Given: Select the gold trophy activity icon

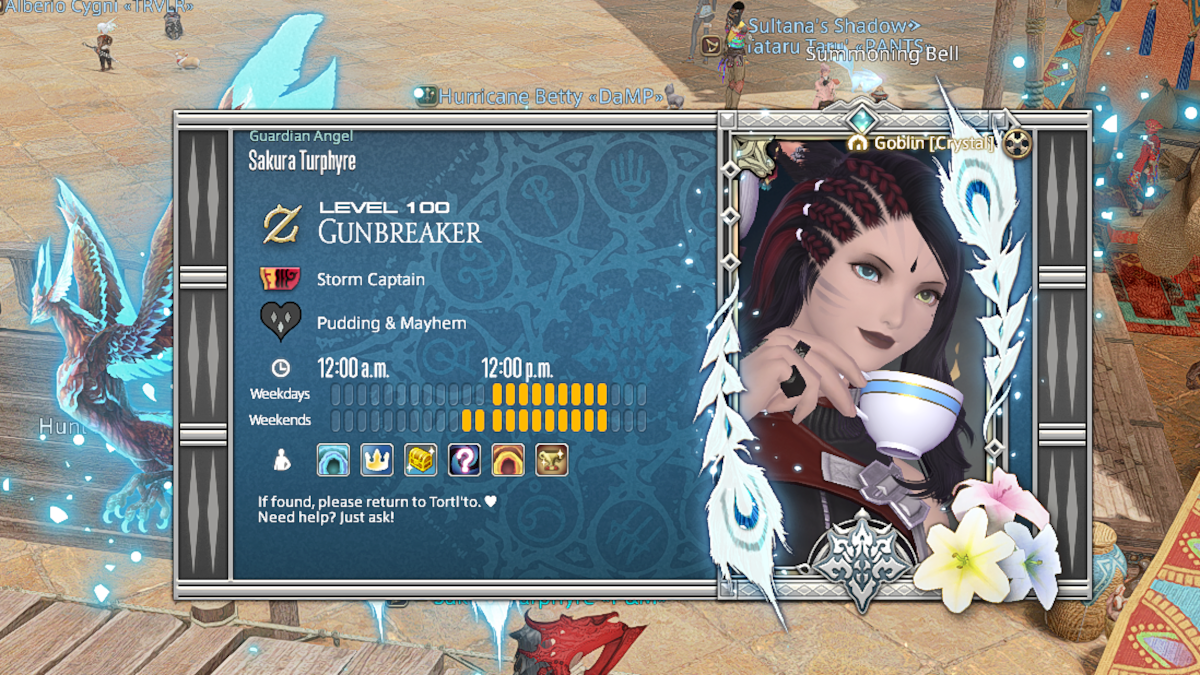Looking at the screenshot, I should (552, 460).
